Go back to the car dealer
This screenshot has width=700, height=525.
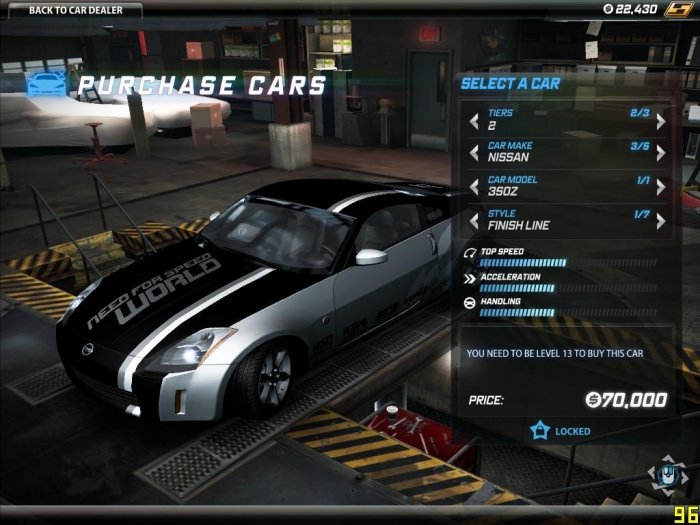[70, 10]
